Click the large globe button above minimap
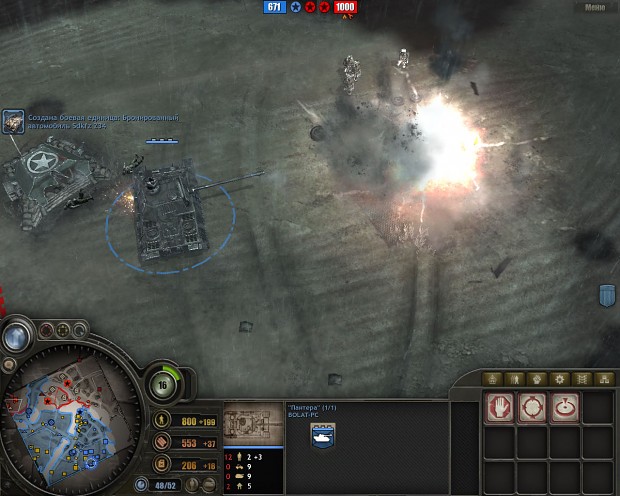The width and height of the screenshot is (620, 496). coord(16,336)
